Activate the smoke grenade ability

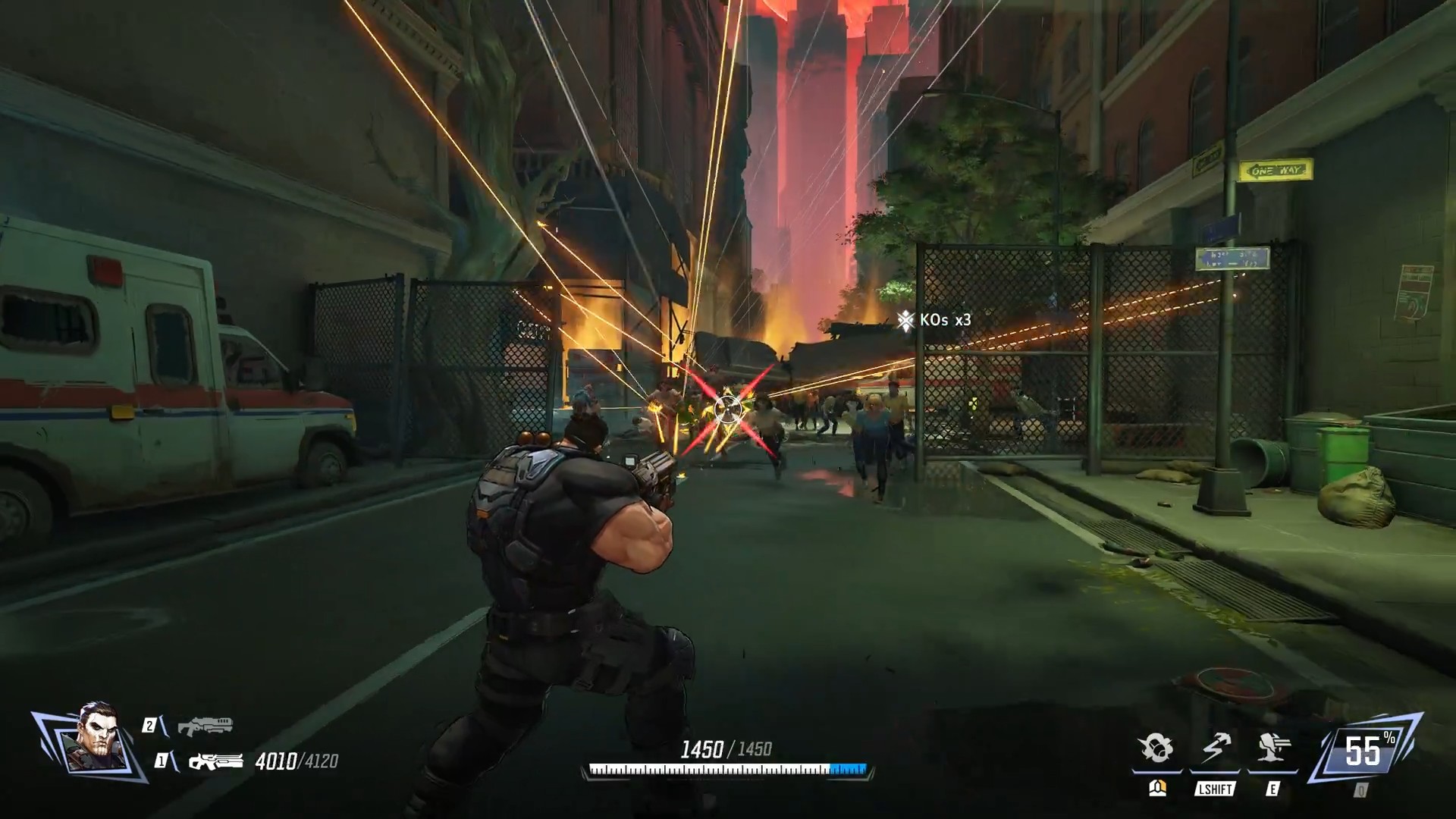coord(1156,749)
